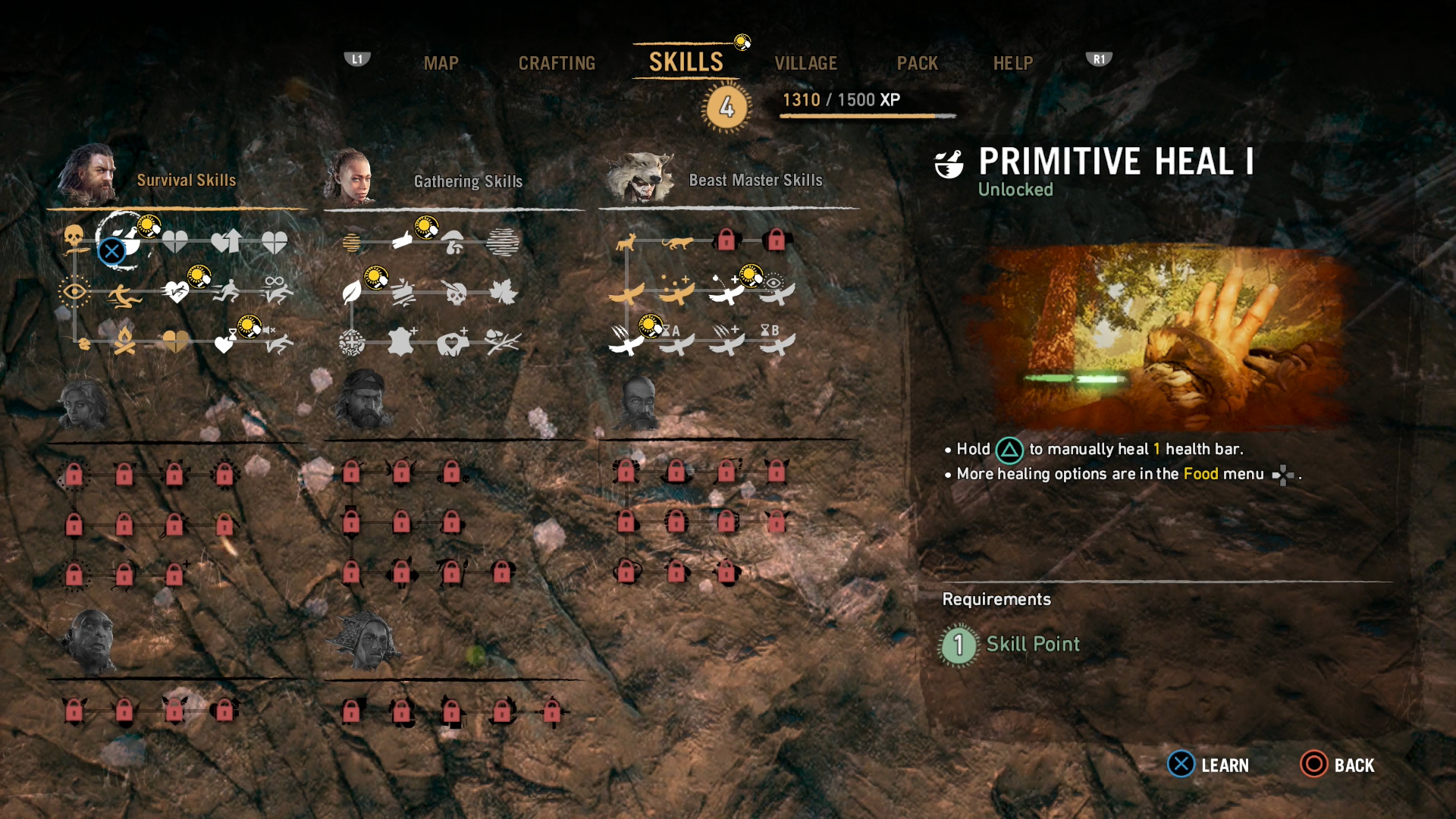Open the VILLAGE tab
1456x819 pixels.
coord(807,64)
